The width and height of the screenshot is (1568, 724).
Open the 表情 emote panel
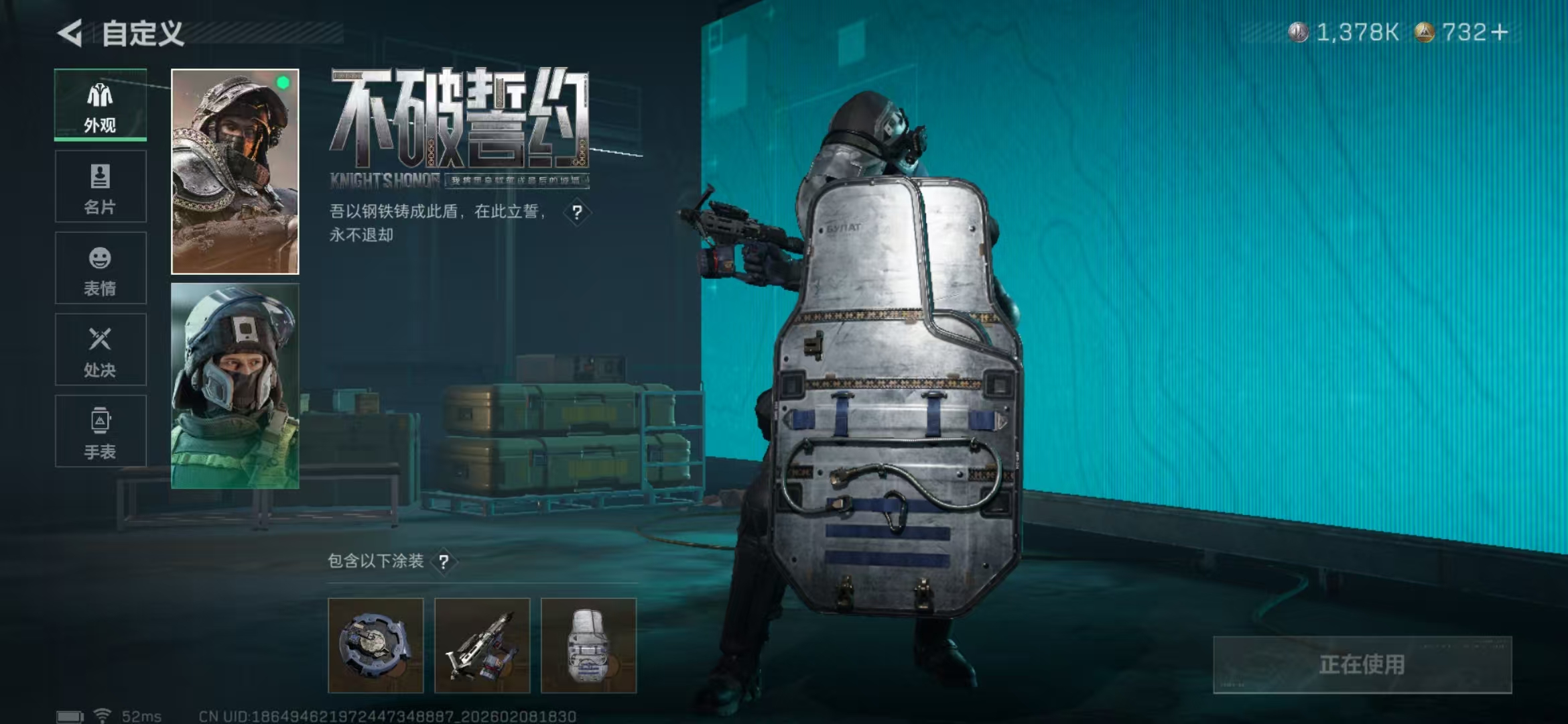[x=99, y=268]
